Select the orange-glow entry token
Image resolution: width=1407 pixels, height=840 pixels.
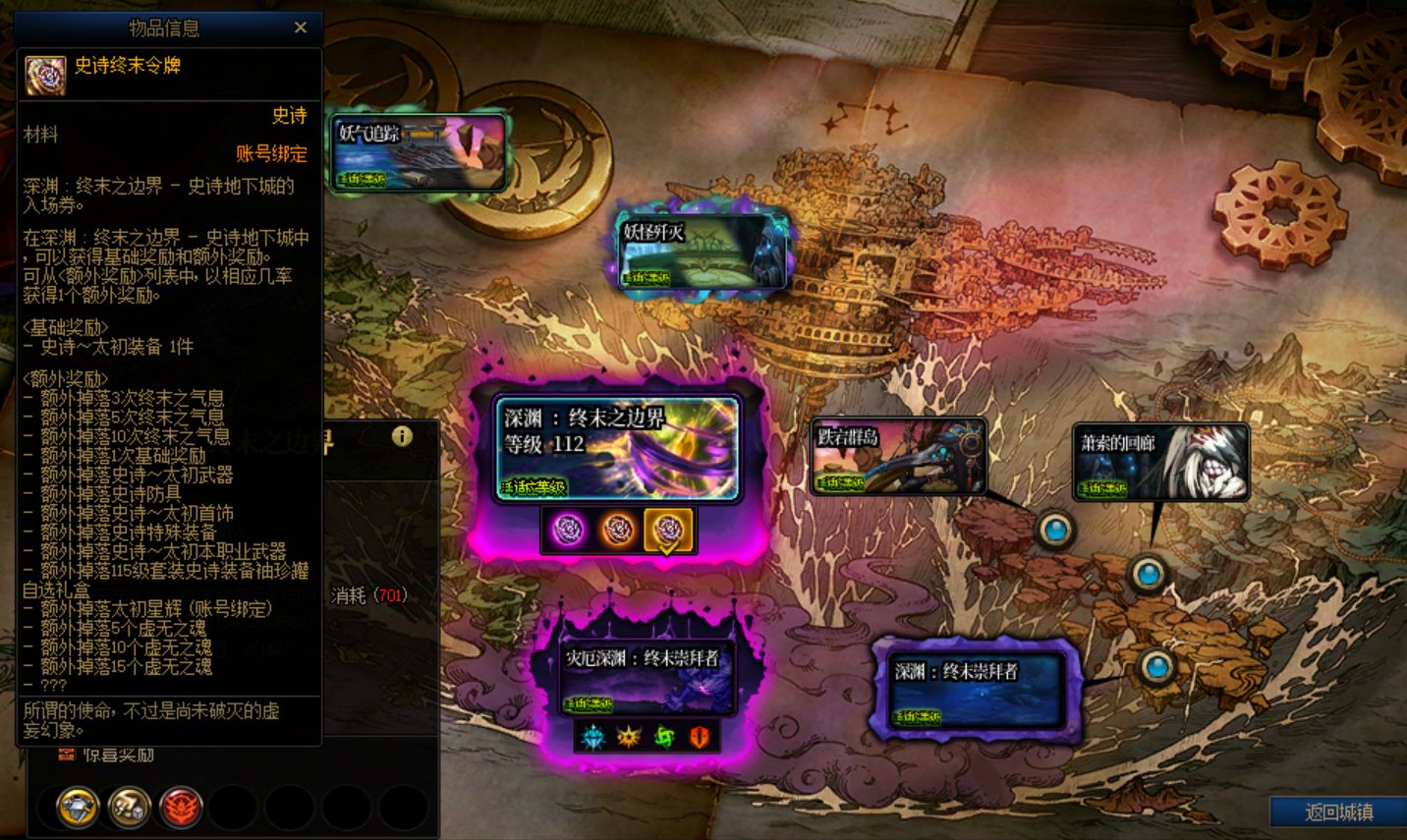pos(617,530)
